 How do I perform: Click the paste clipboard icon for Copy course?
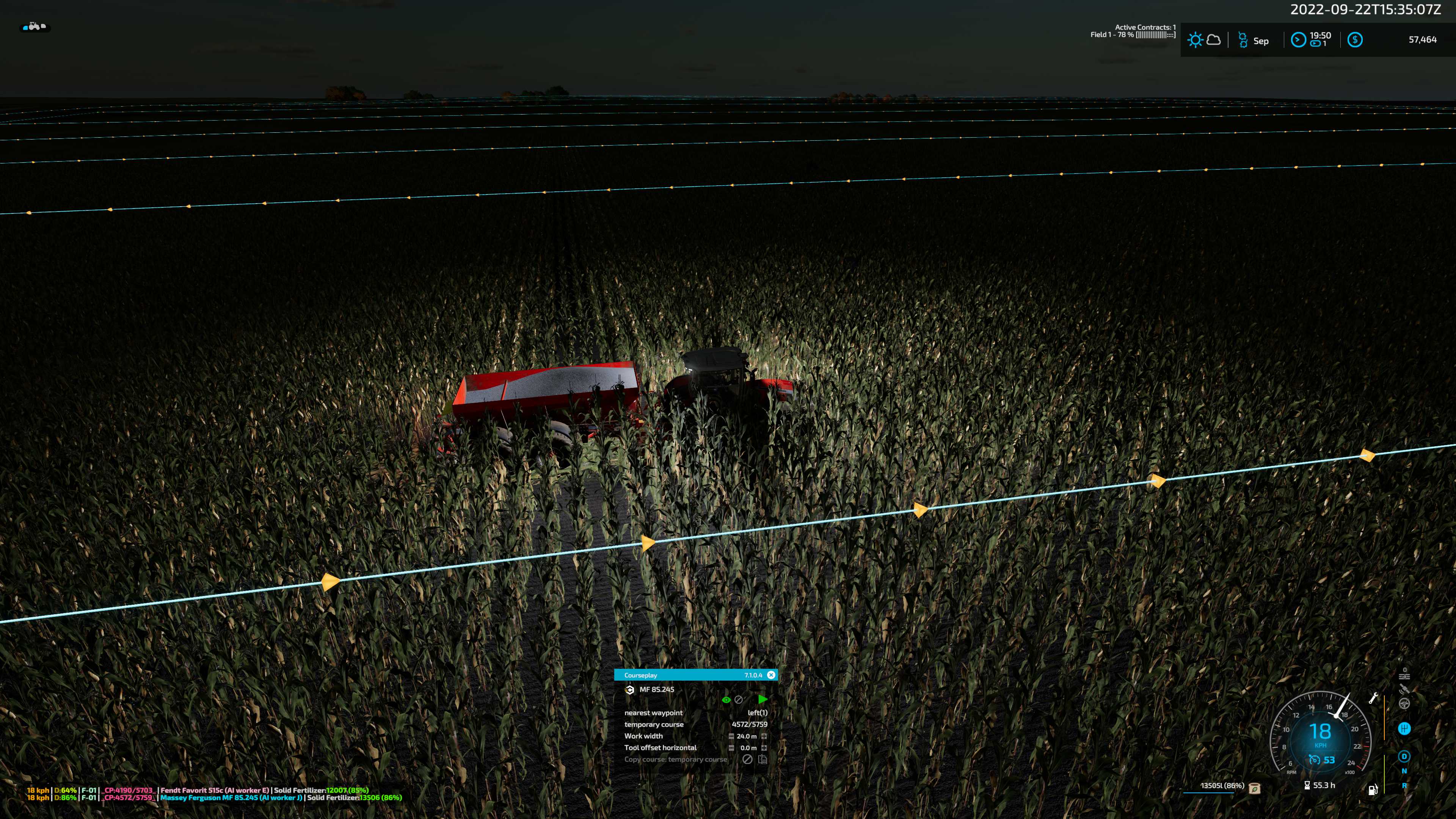[x=763, y=759]
